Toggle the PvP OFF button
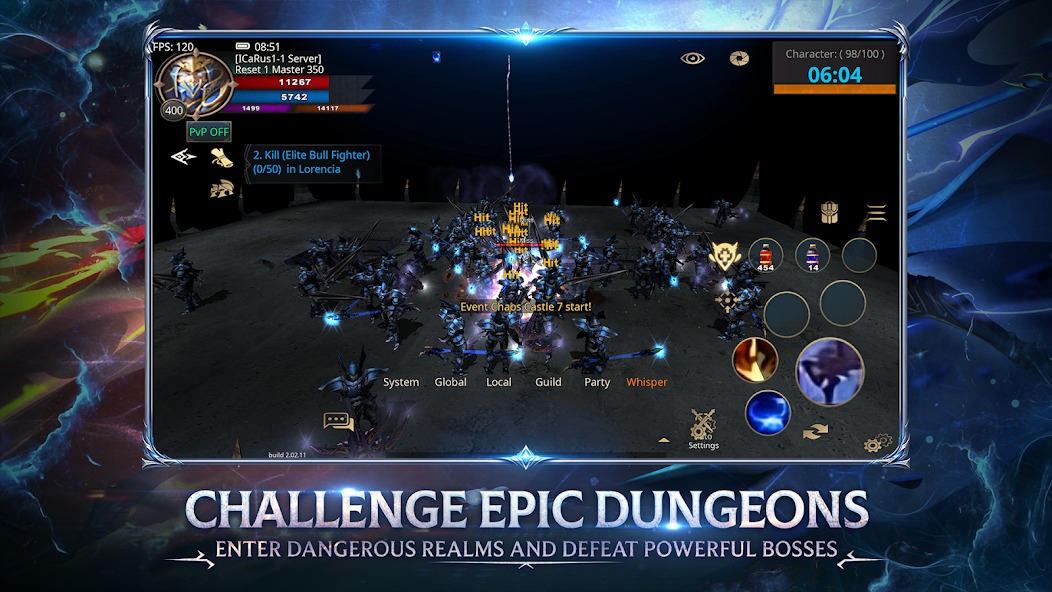This screenshot has height=592, width=1052. (208, 131)
